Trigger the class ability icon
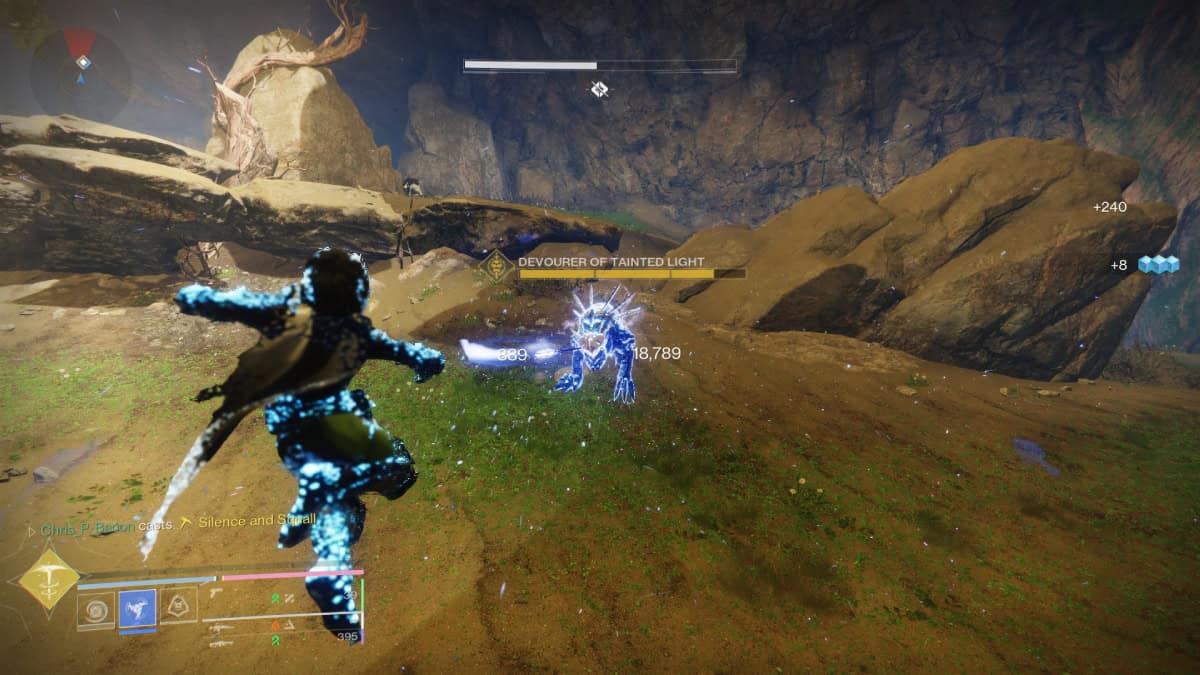Viewport: 1200px width, 675px height. (178, 605)
